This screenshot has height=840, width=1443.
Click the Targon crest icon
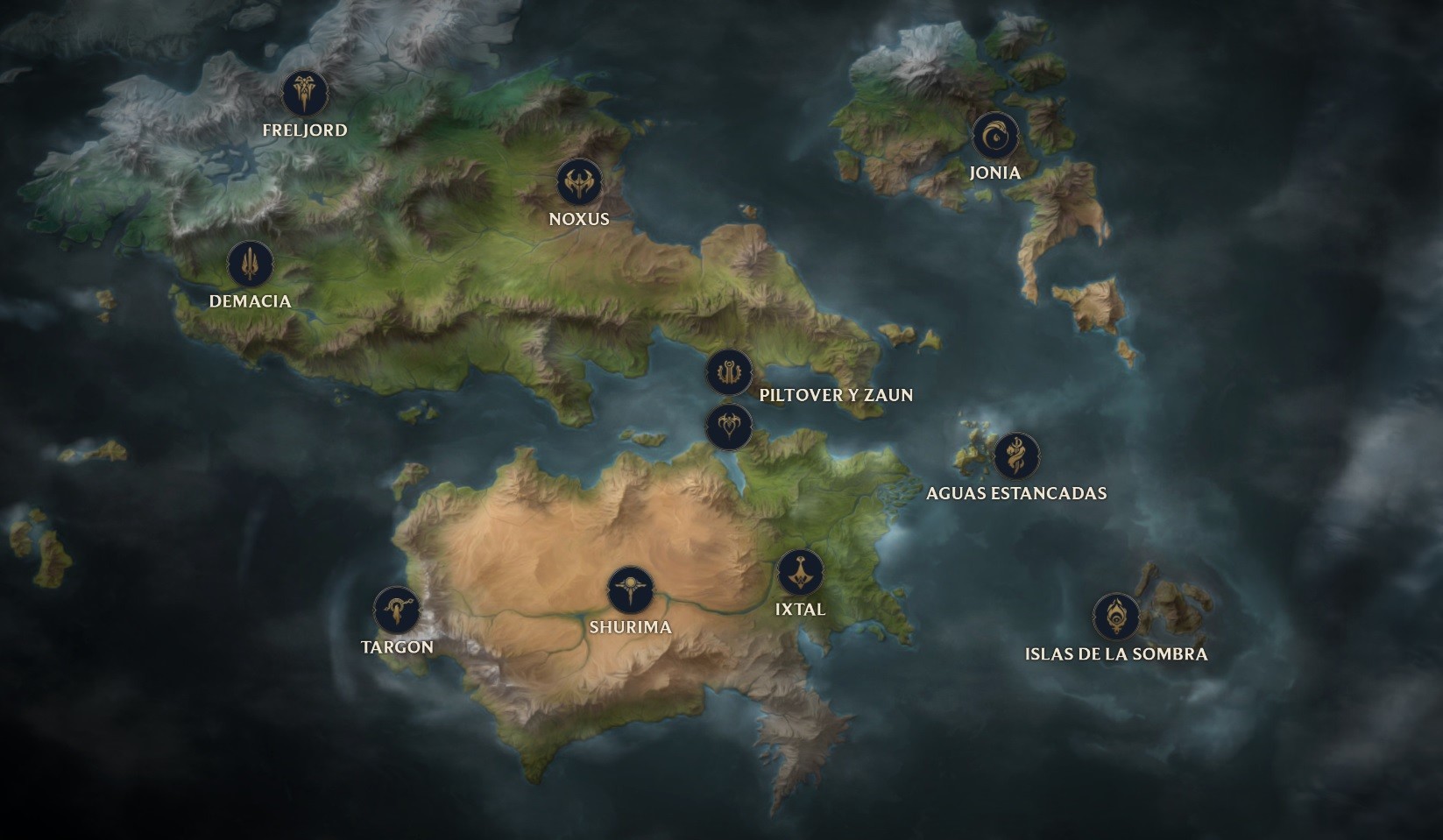click(399, 609)
